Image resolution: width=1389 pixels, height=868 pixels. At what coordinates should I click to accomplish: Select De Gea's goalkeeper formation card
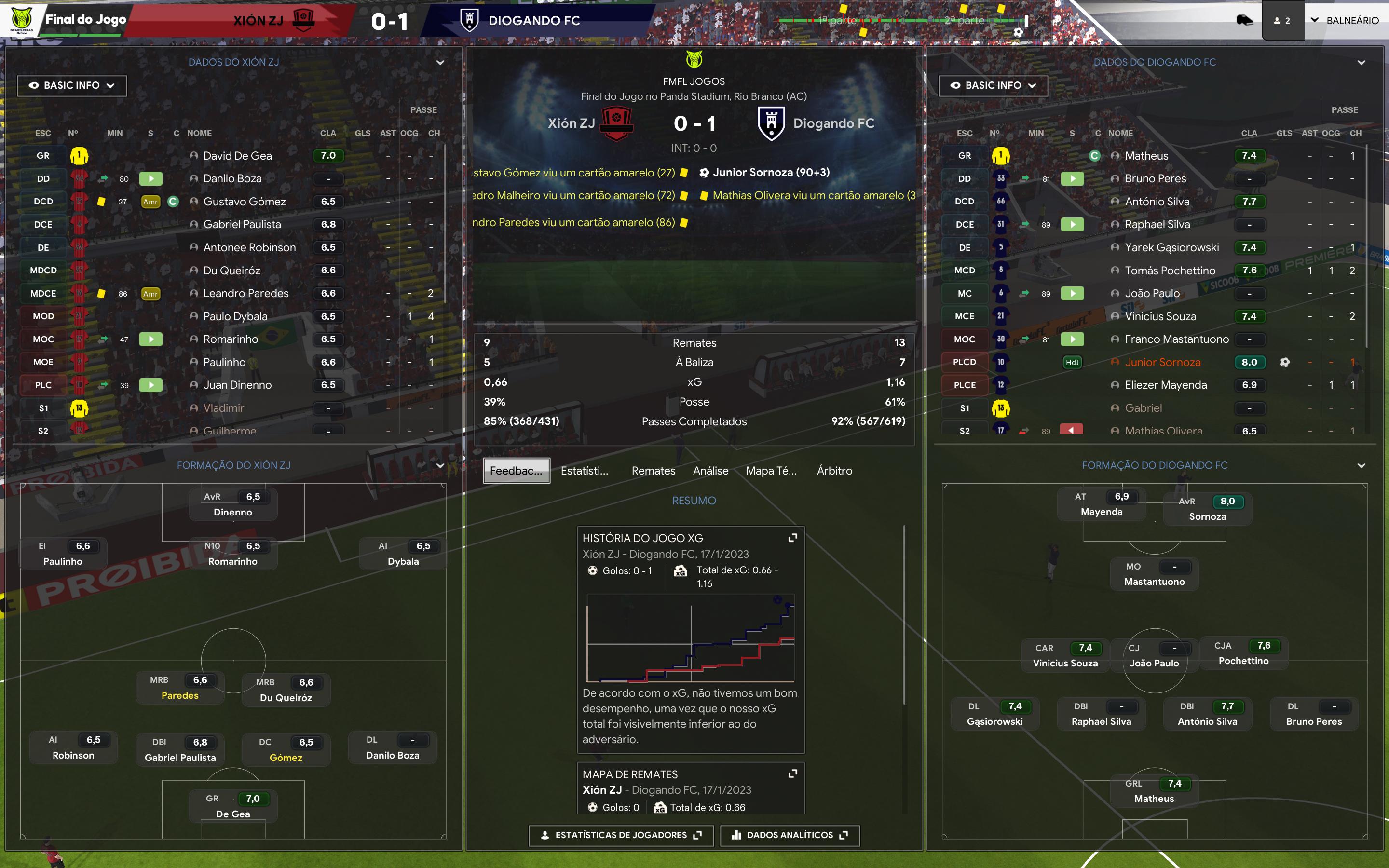[233, 806]
